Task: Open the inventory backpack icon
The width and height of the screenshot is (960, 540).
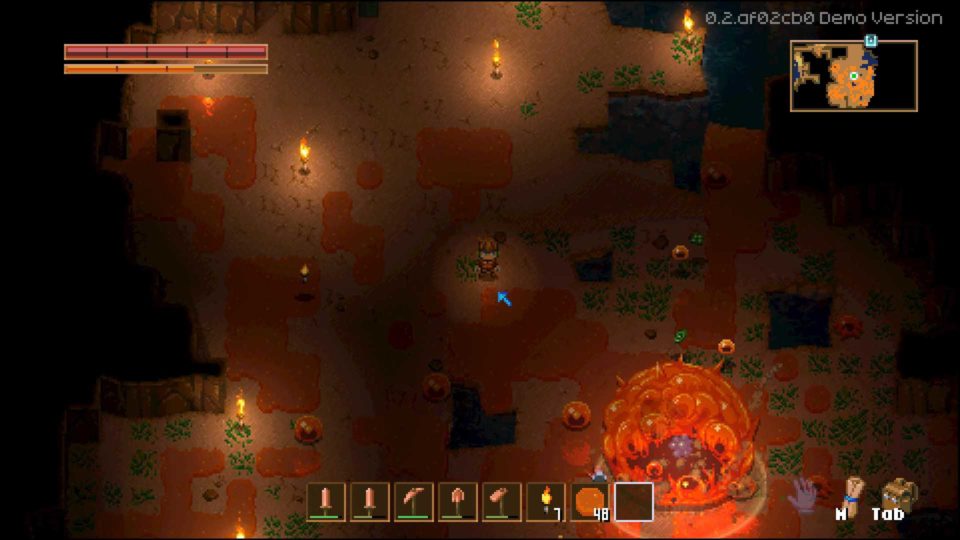Action: point(899,493)
